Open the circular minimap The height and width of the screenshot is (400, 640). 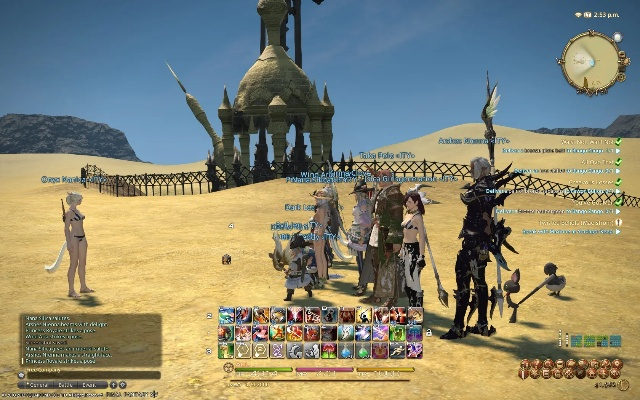click(x=594, y=62)
